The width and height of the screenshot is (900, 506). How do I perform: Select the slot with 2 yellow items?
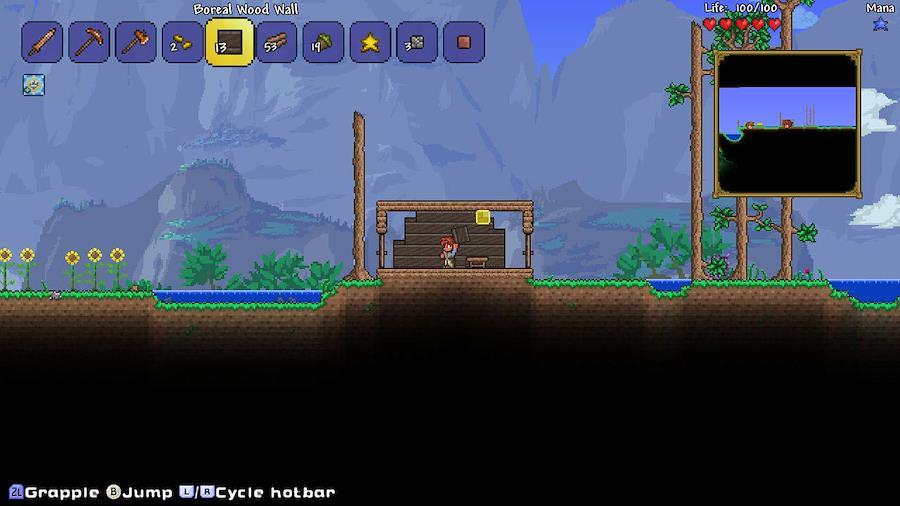pyautogui.click(x=182, y=43)
